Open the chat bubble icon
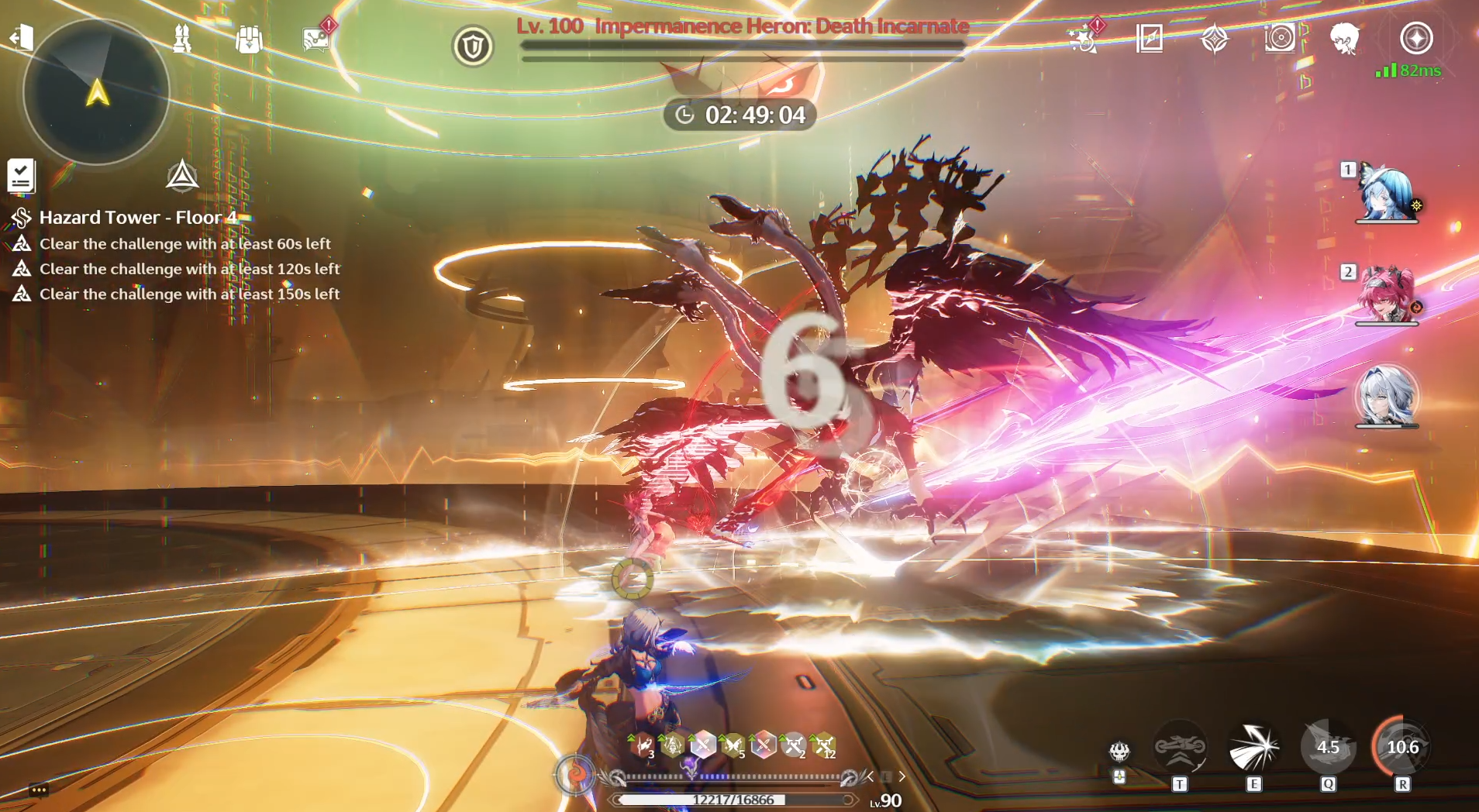The image size is (1479, 812). point(39,790)
